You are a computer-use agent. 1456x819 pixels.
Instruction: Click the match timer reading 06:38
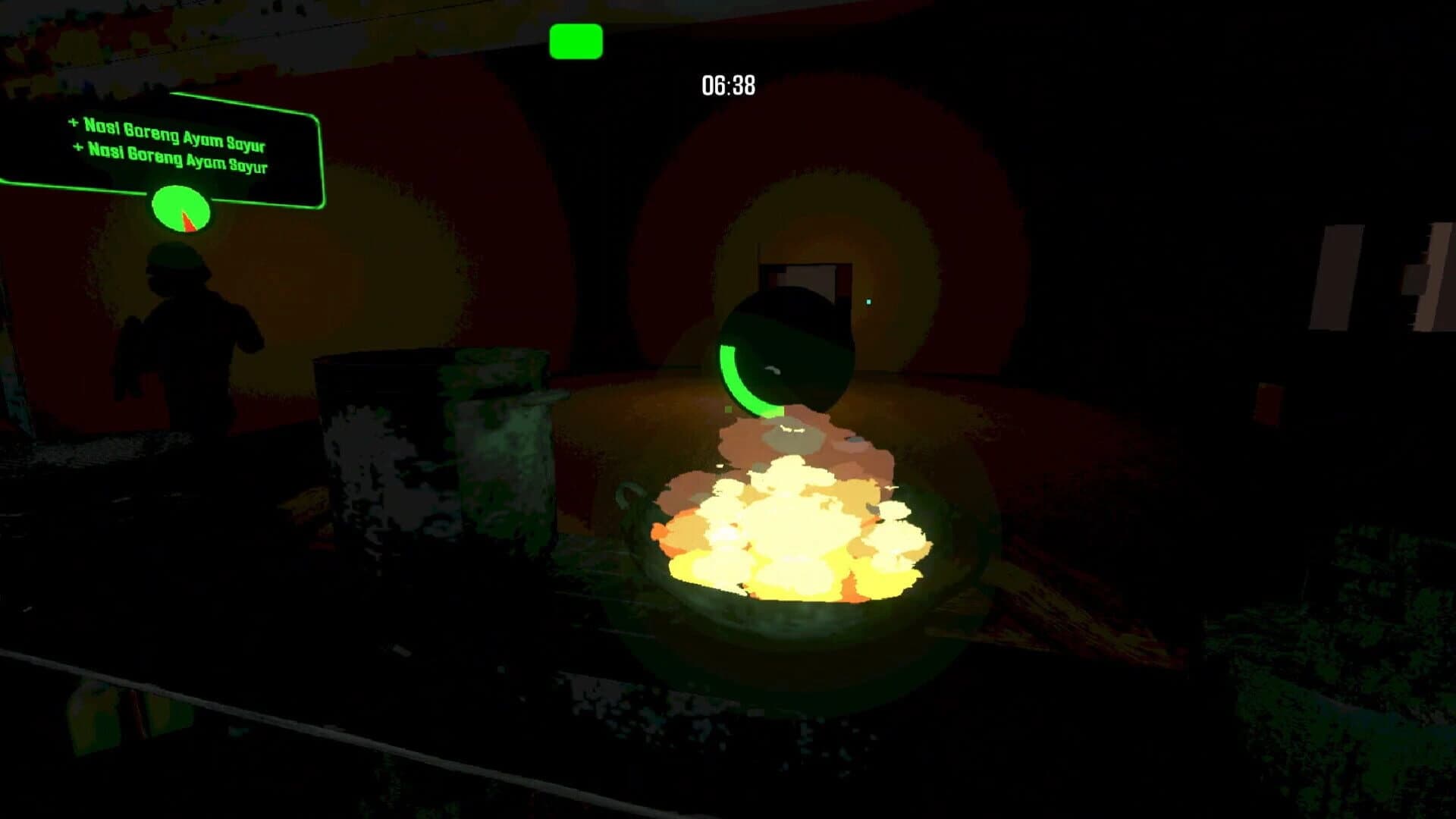pos(726,85)
